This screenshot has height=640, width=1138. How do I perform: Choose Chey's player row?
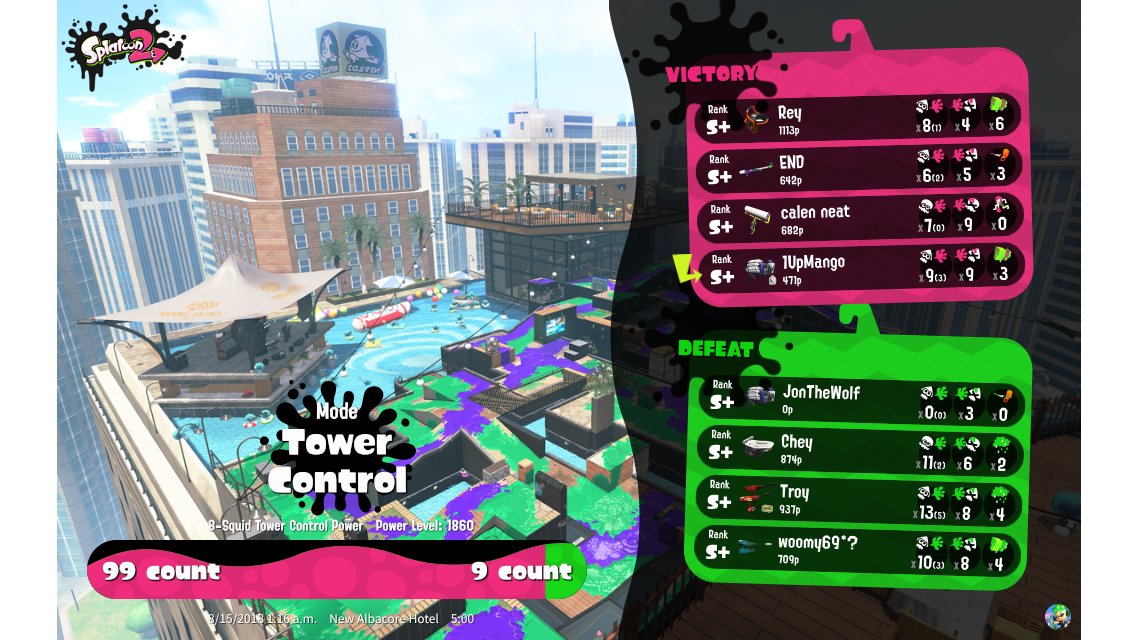(x=860, y=449)
